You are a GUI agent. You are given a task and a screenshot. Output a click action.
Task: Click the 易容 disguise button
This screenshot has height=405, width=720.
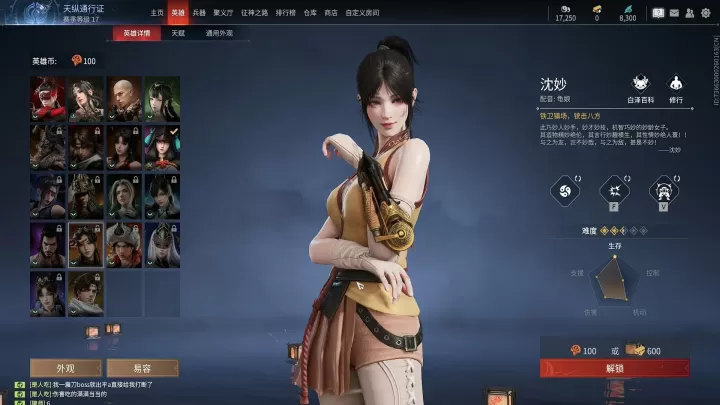142,367
